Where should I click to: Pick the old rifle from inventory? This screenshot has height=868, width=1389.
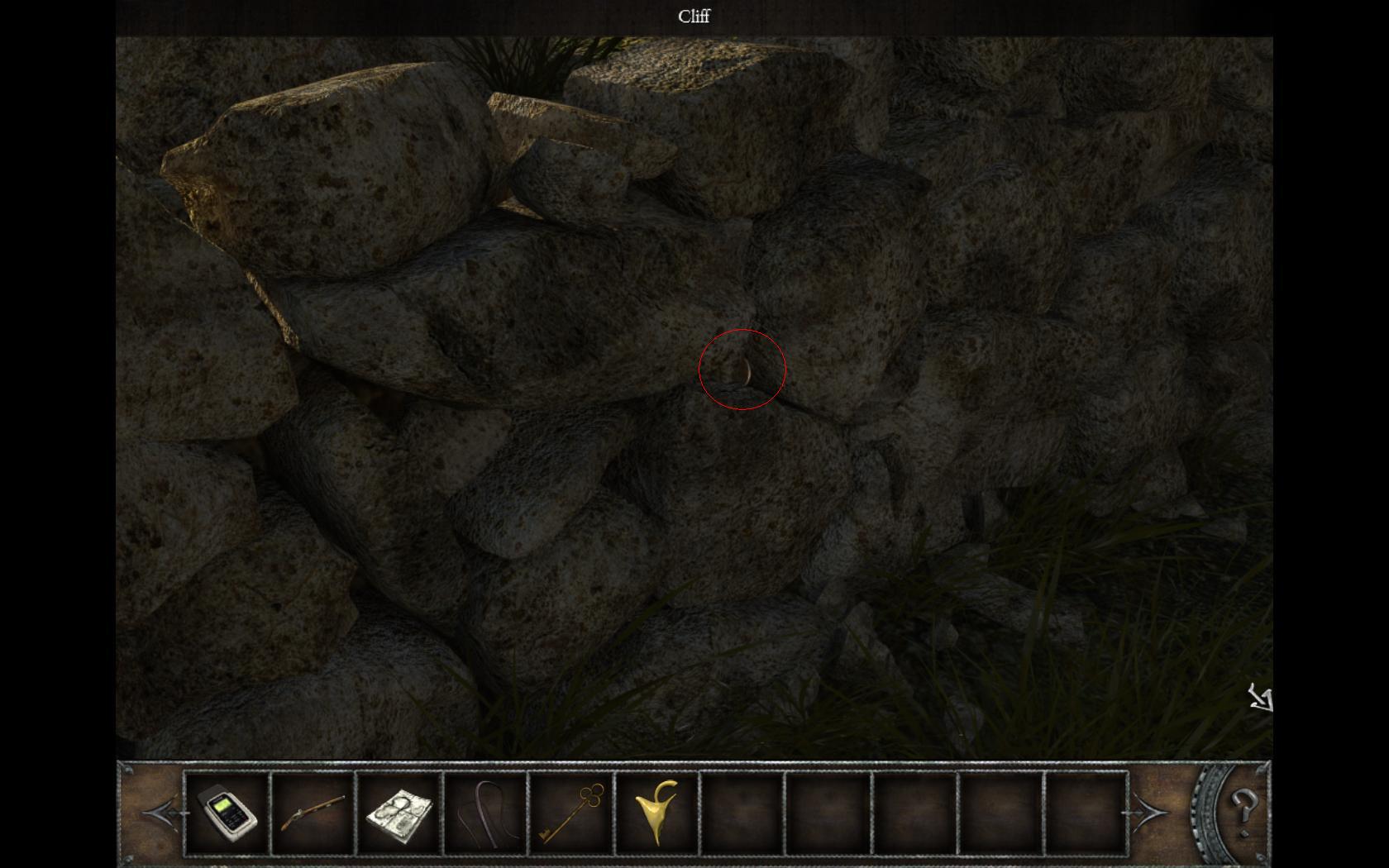pos(313,813)
